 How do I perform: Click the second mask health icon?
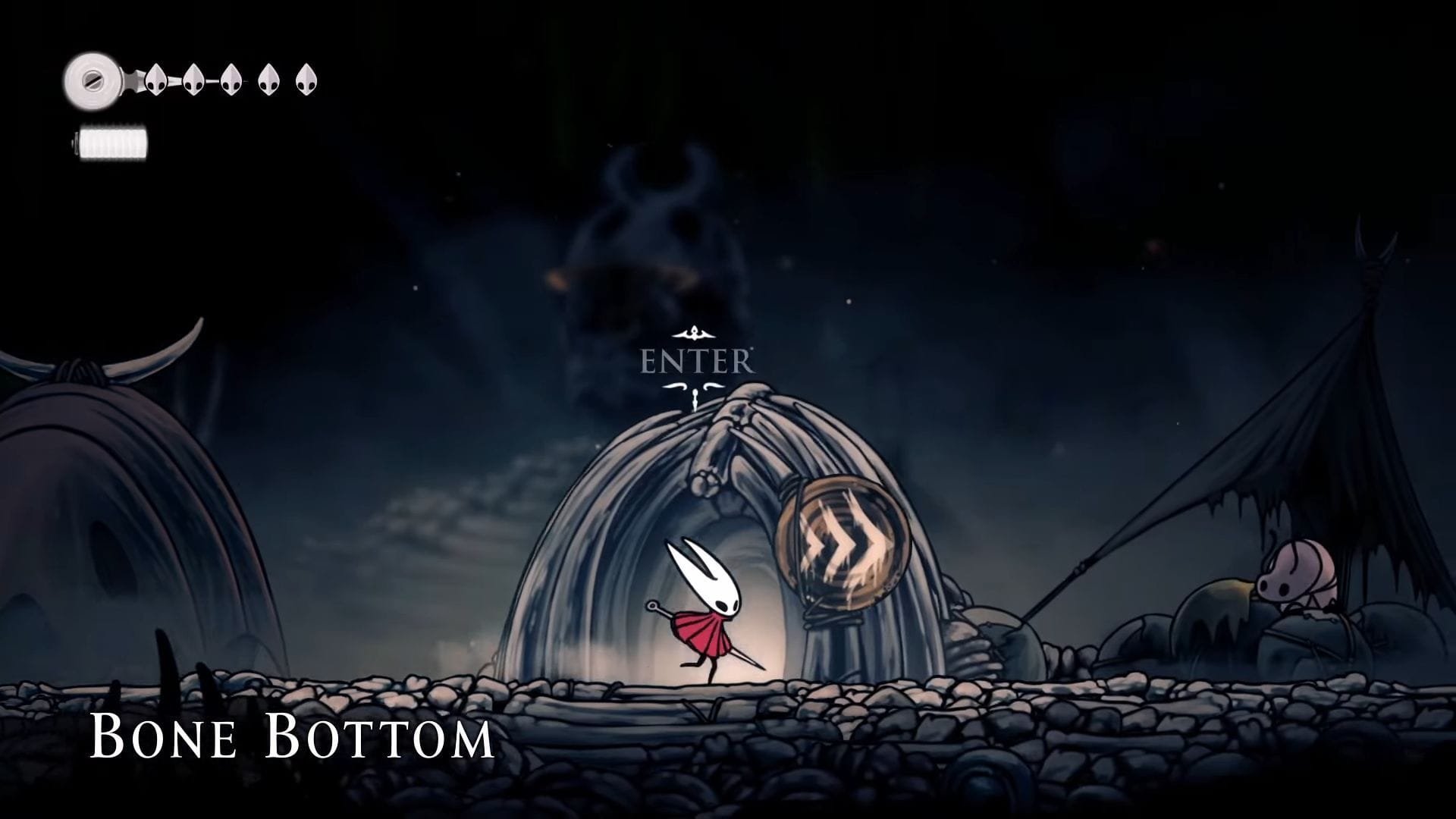[x=194, y=79]
